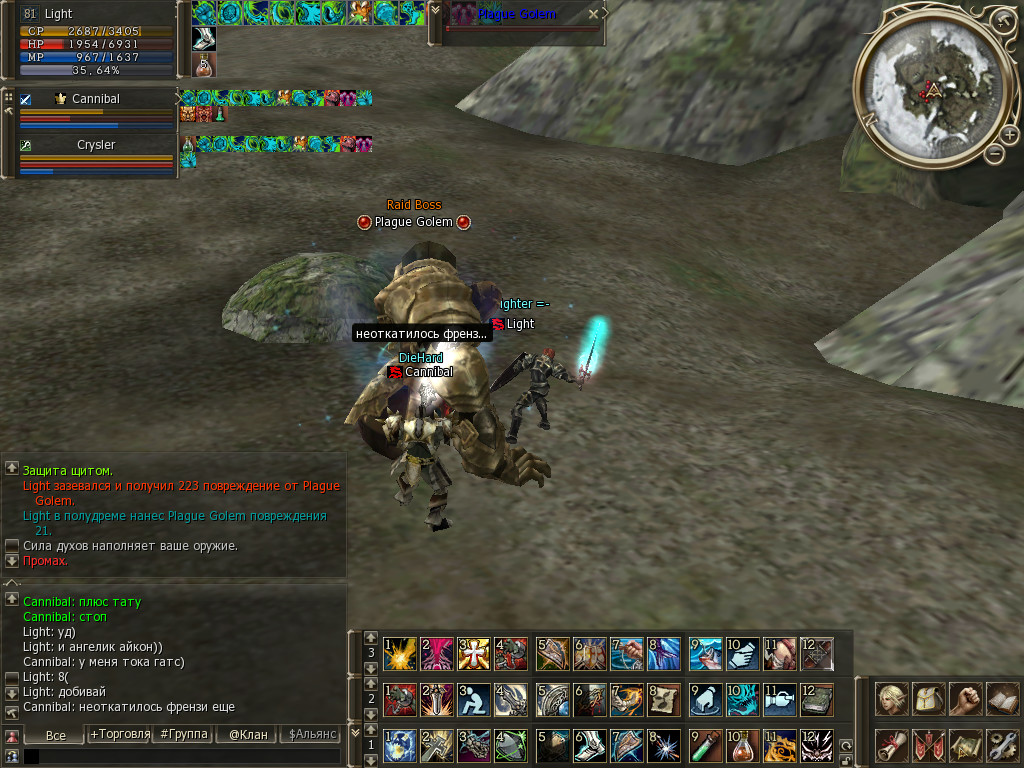Open the $Альянс chat tab
This screenshot has width=1024, height=768.
[x=311, y=735]
